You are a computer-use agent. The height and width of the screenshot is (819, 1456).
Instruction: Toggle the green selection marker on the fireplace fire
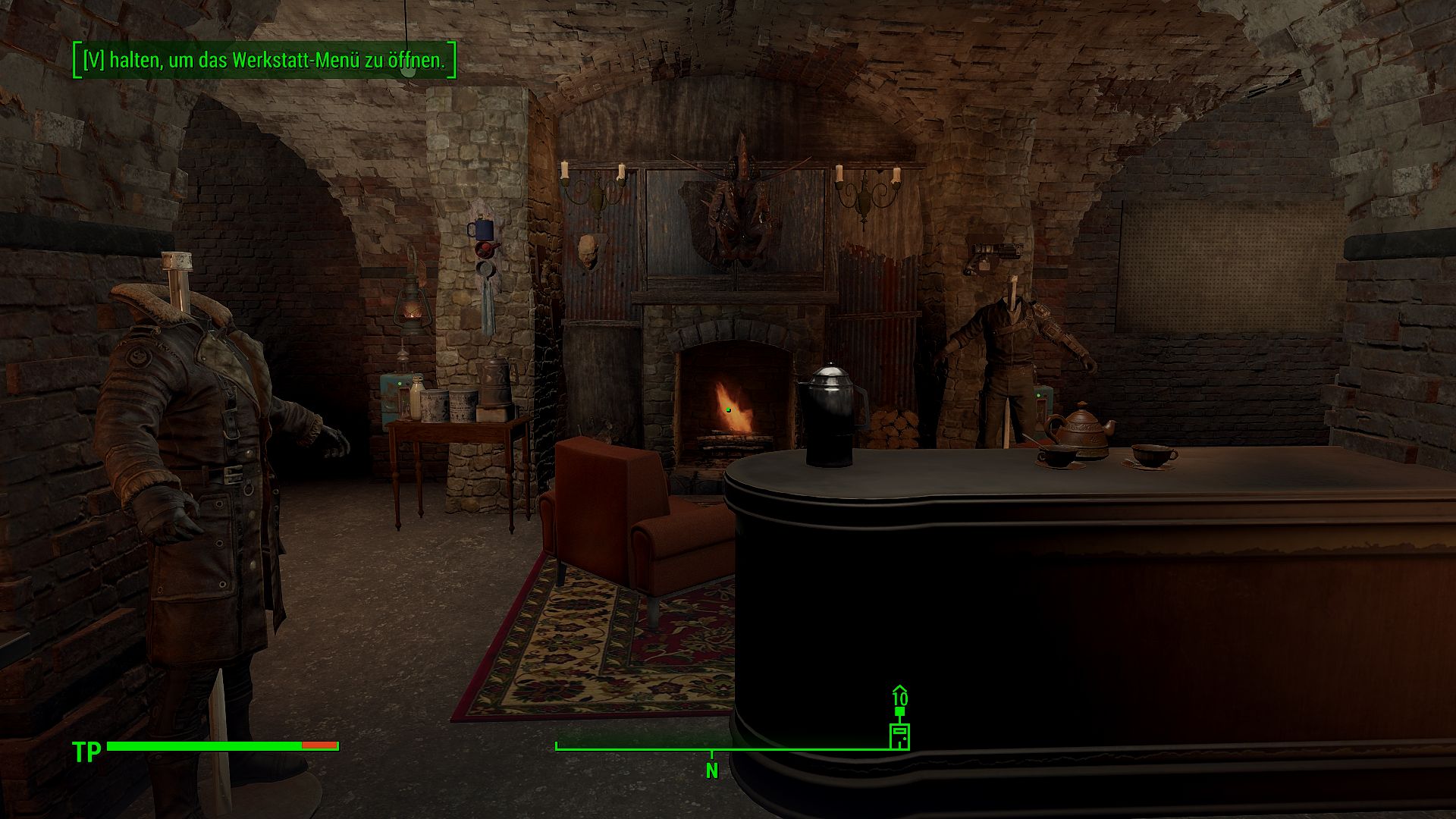728,409
